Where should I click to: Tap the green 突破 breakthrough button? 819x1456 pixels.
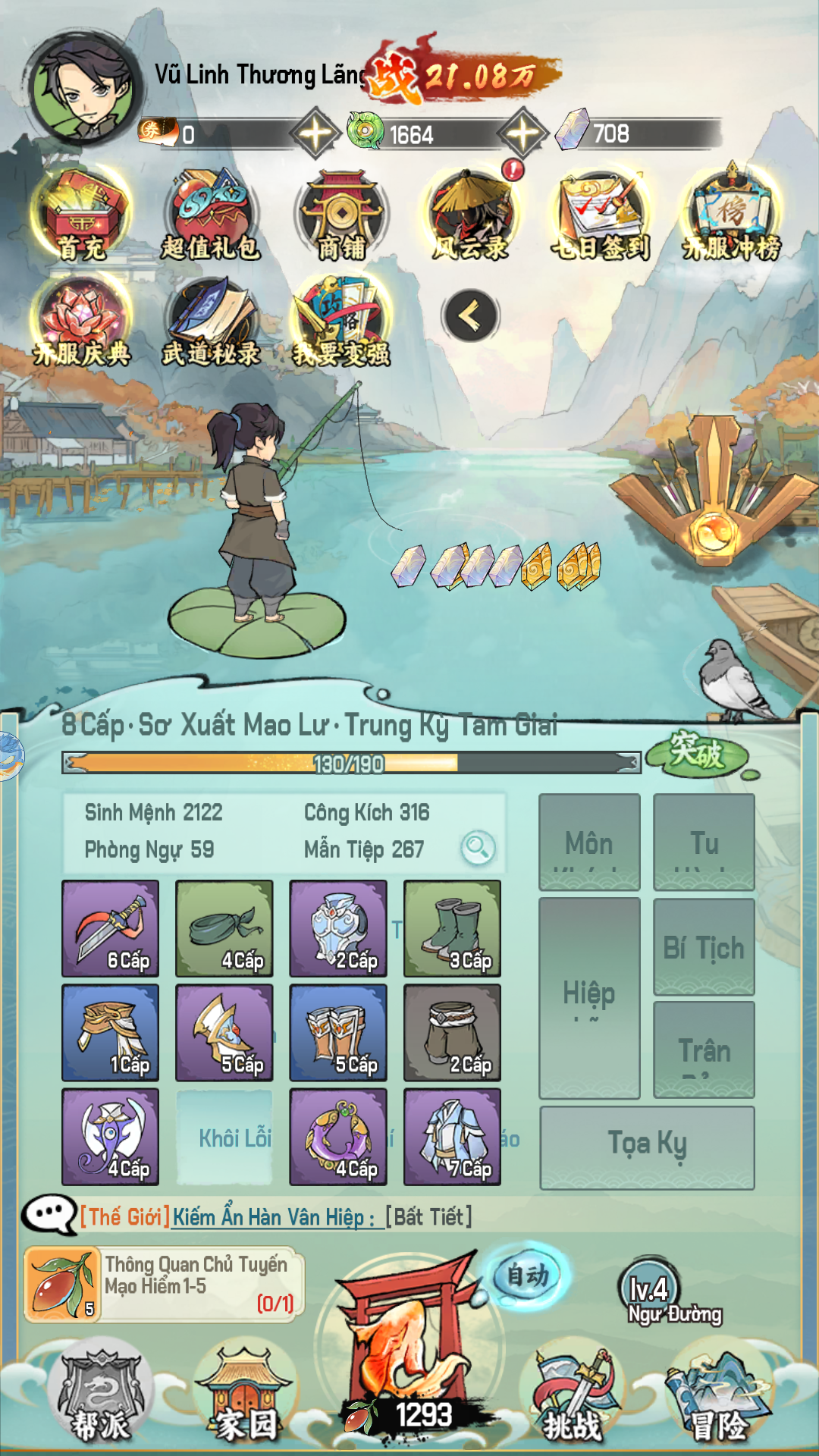pyautogui.click(x=696, y=753)
